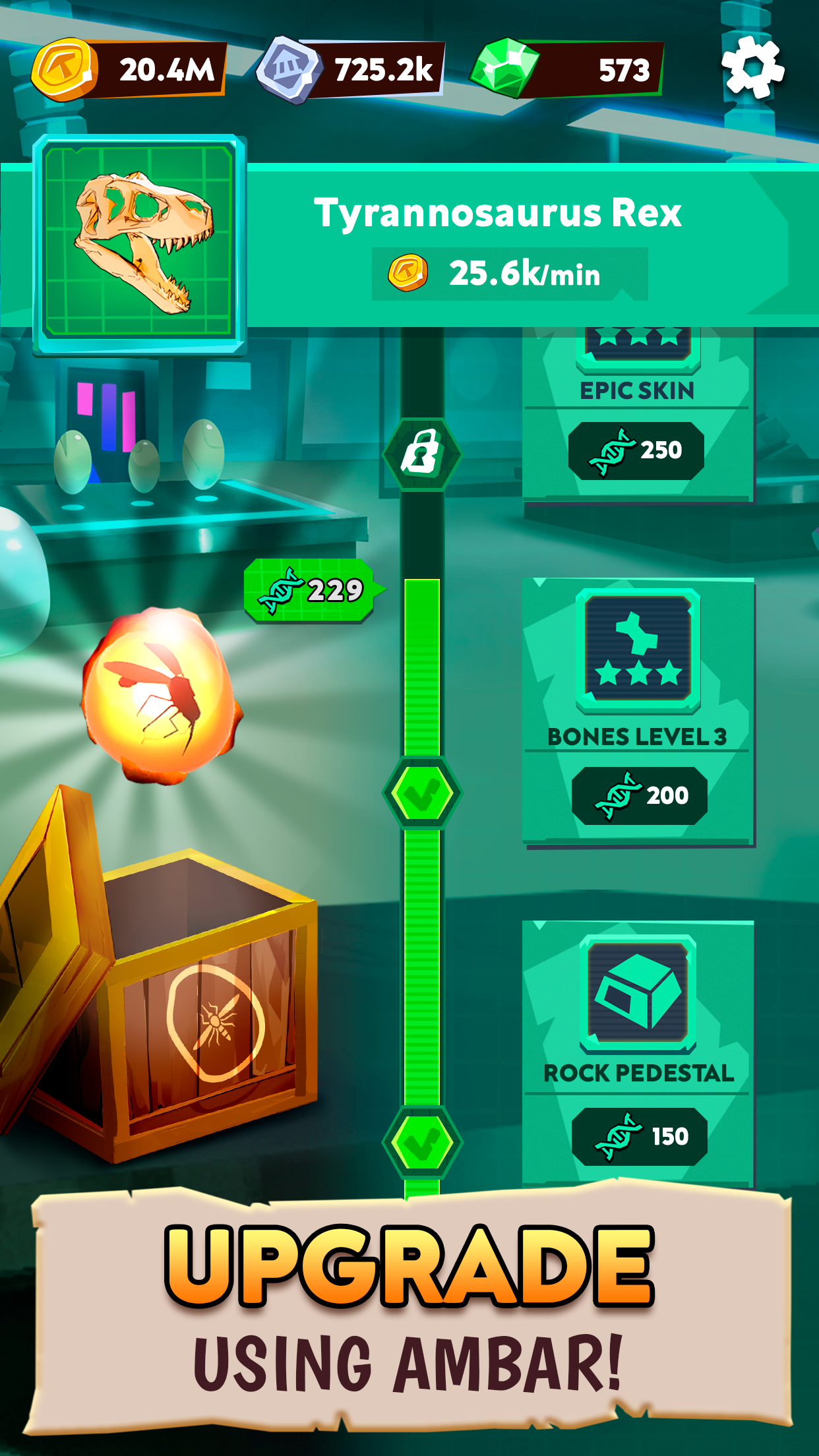Open settings with the gear icon
This screenshot has width=819, height=1456.
752,68
